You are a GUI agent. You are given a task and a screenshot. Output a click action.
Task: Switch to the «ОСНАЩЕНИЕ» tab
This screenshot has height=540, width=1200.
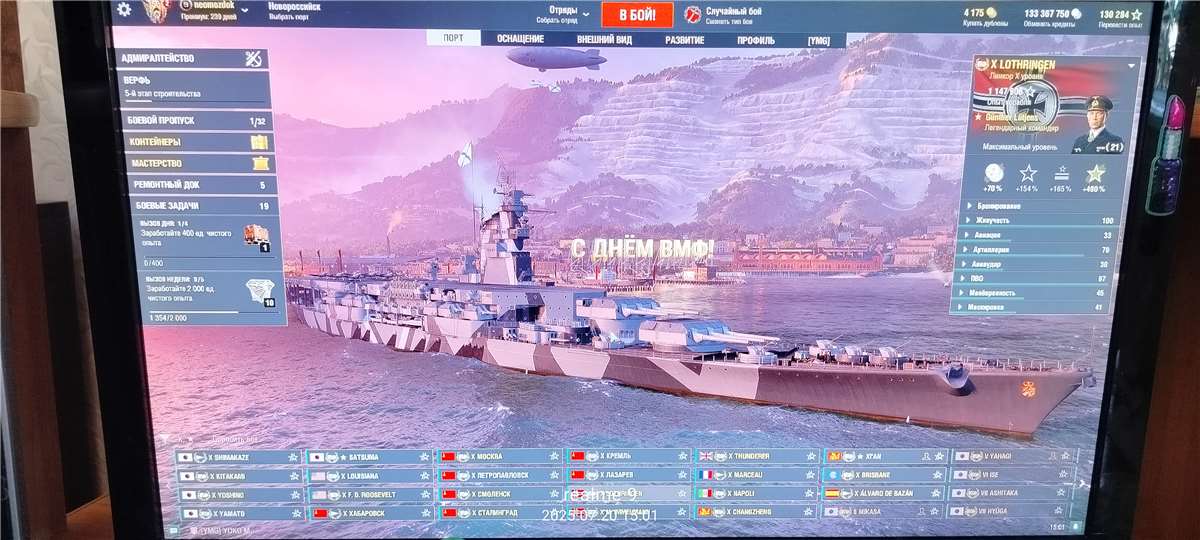[520, 39]
